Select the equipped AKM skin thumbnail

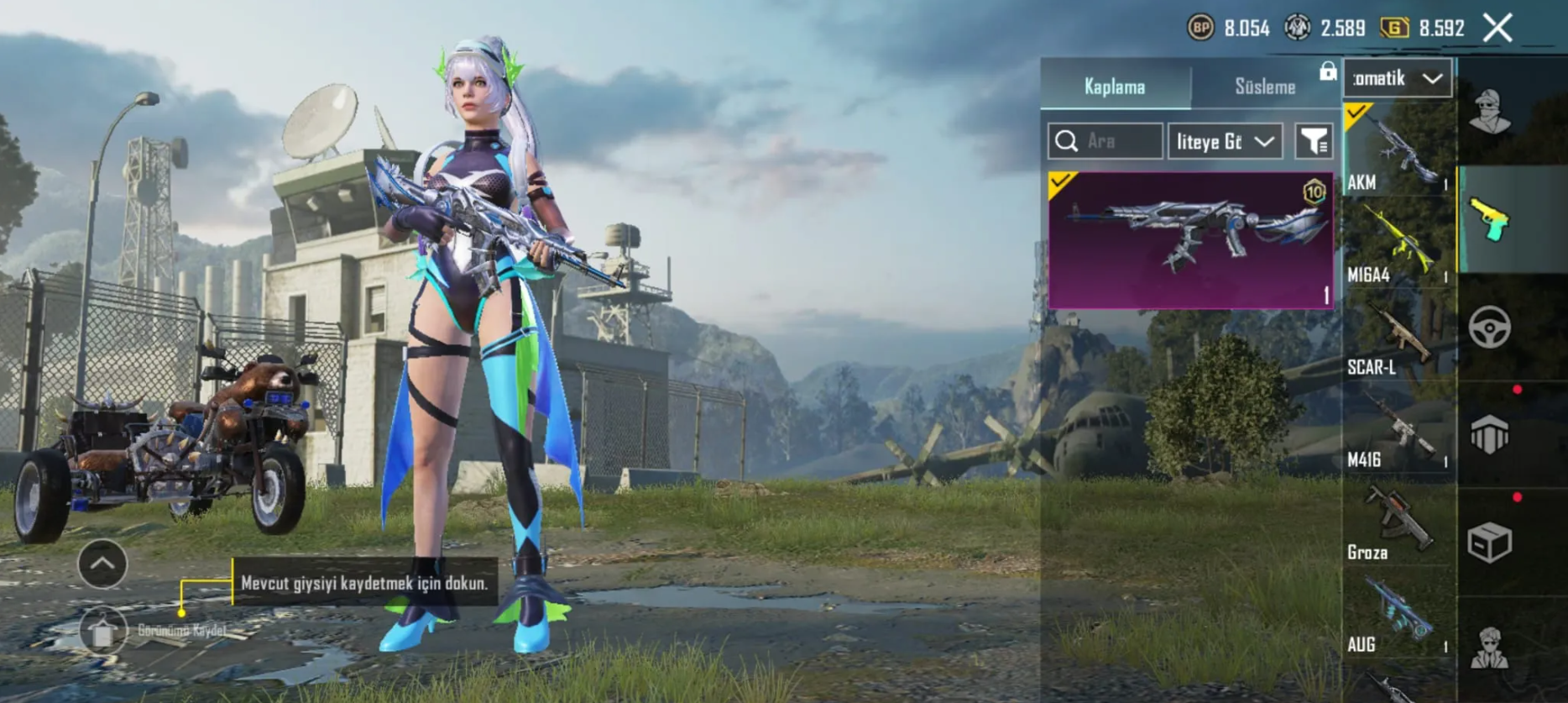tap(1190, 240)
